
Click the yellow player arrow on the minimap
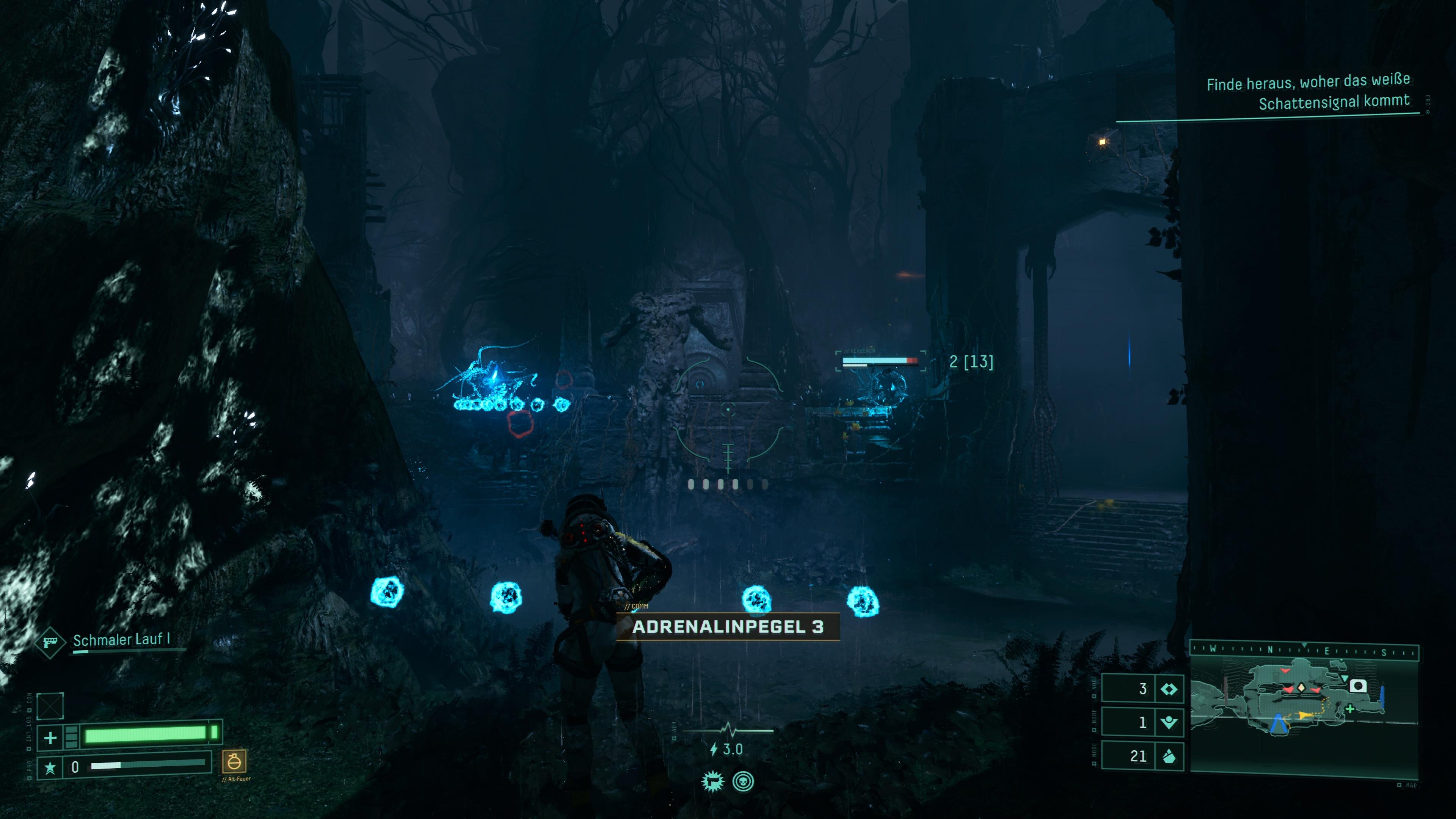tap(1305, 715)
